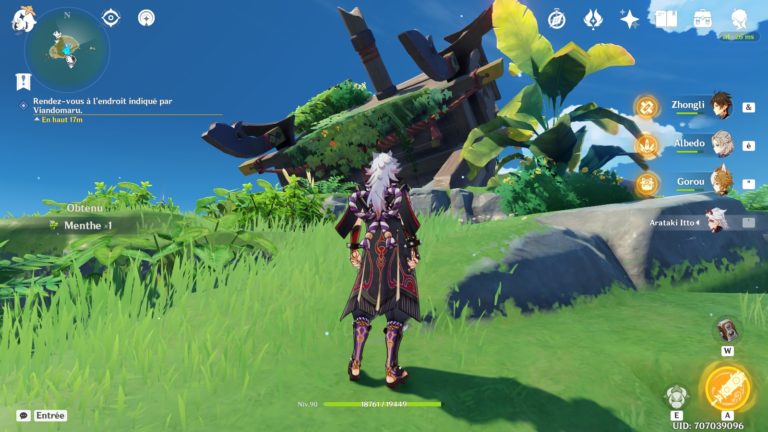Select Arataki Itto in the party list
768x432 pixels.
[x=715, y=221]
